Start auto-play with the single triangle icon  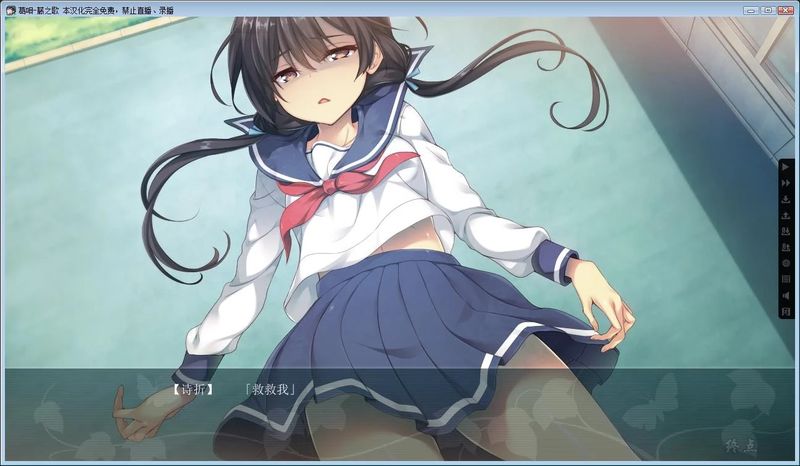pyautogui.click(x=786, y=167)
